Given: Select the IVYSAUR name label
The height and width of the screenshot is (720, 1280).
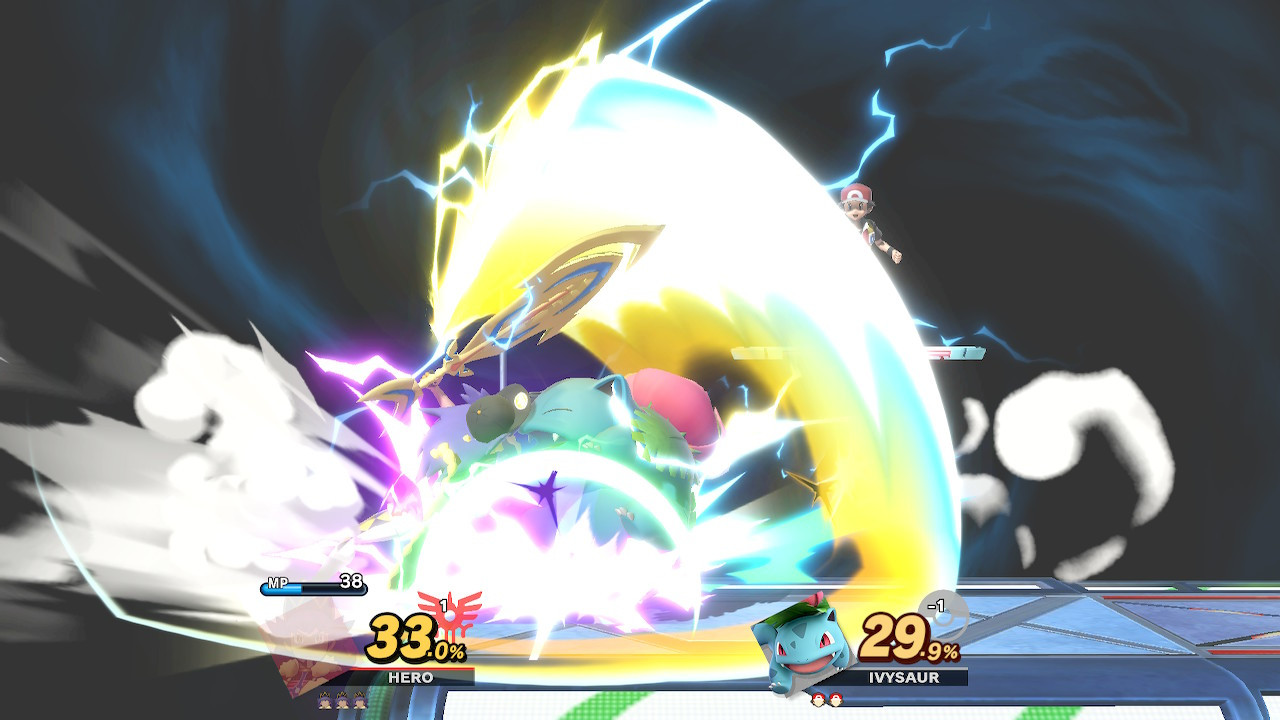Looking at the screenshot, I should pos(903,677).
